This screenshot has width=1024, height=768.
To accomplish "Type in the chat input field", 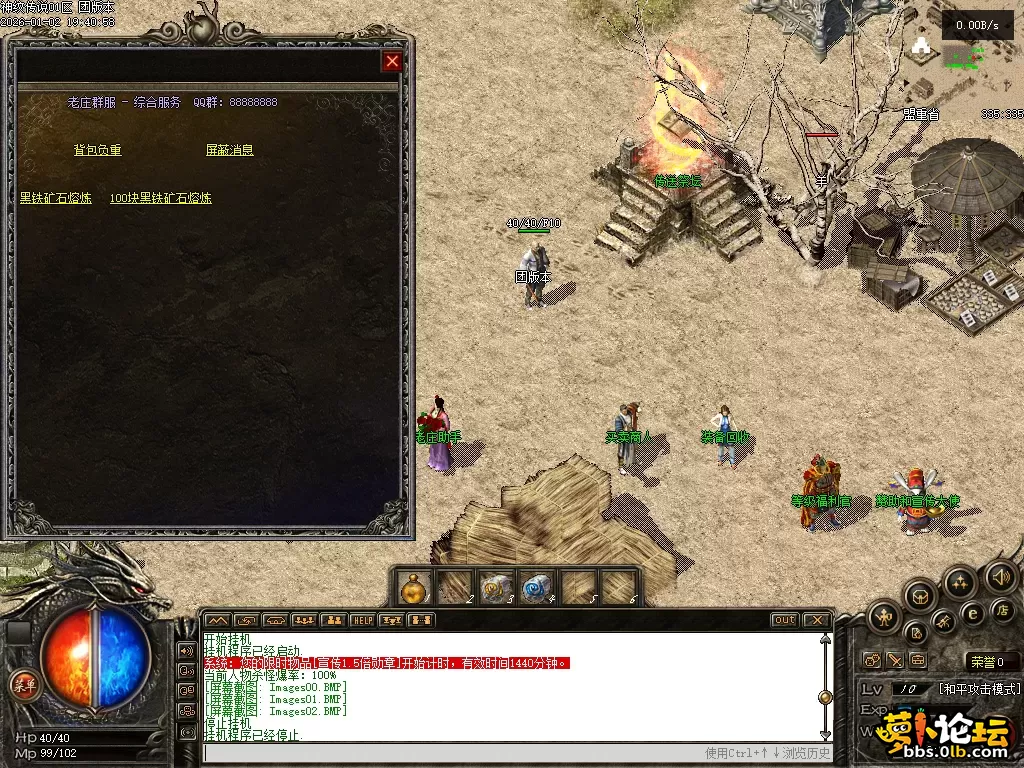I will click(x=450, y=753).
